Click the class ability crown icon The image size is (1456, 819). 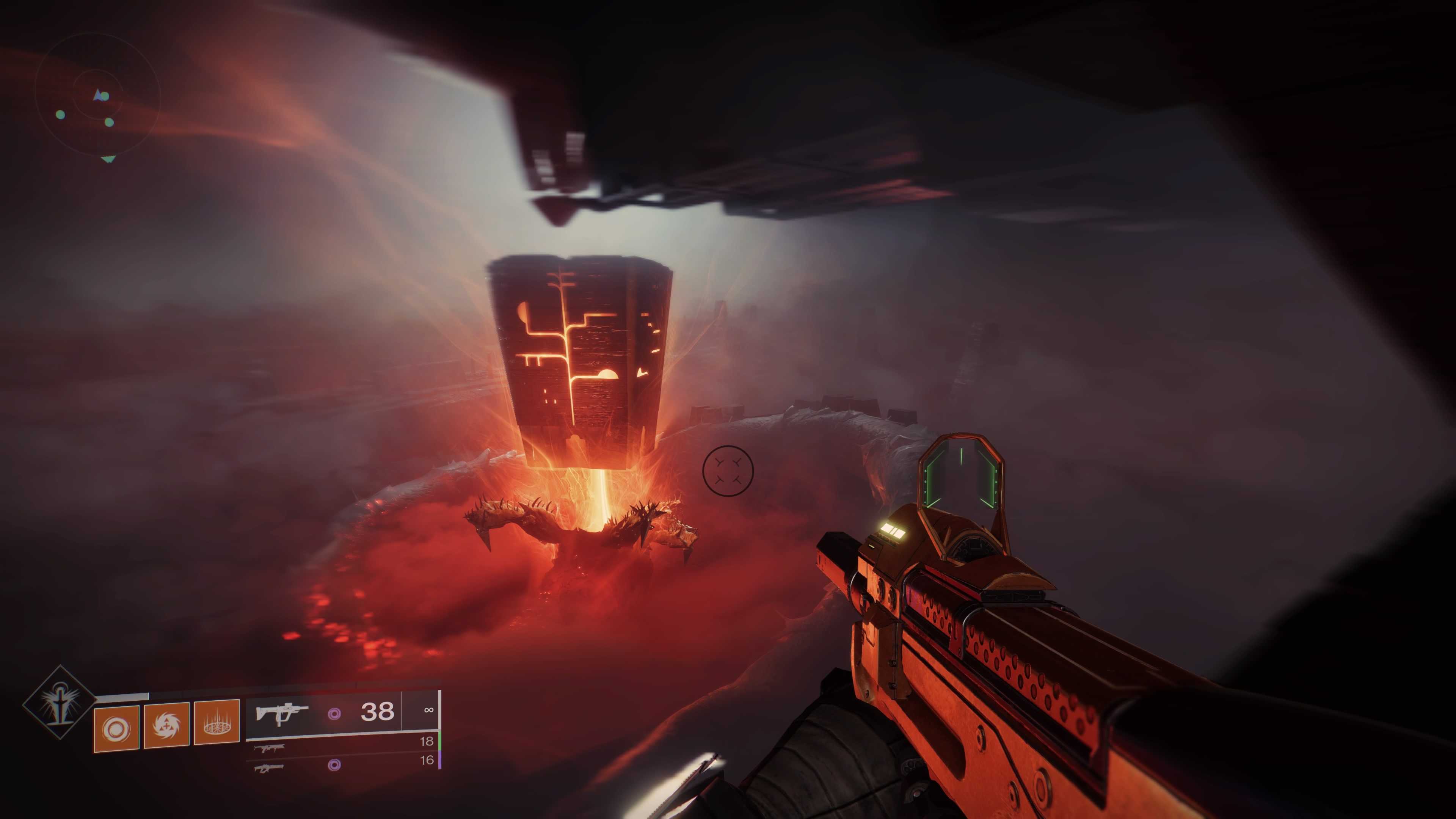tap(217, 725)
